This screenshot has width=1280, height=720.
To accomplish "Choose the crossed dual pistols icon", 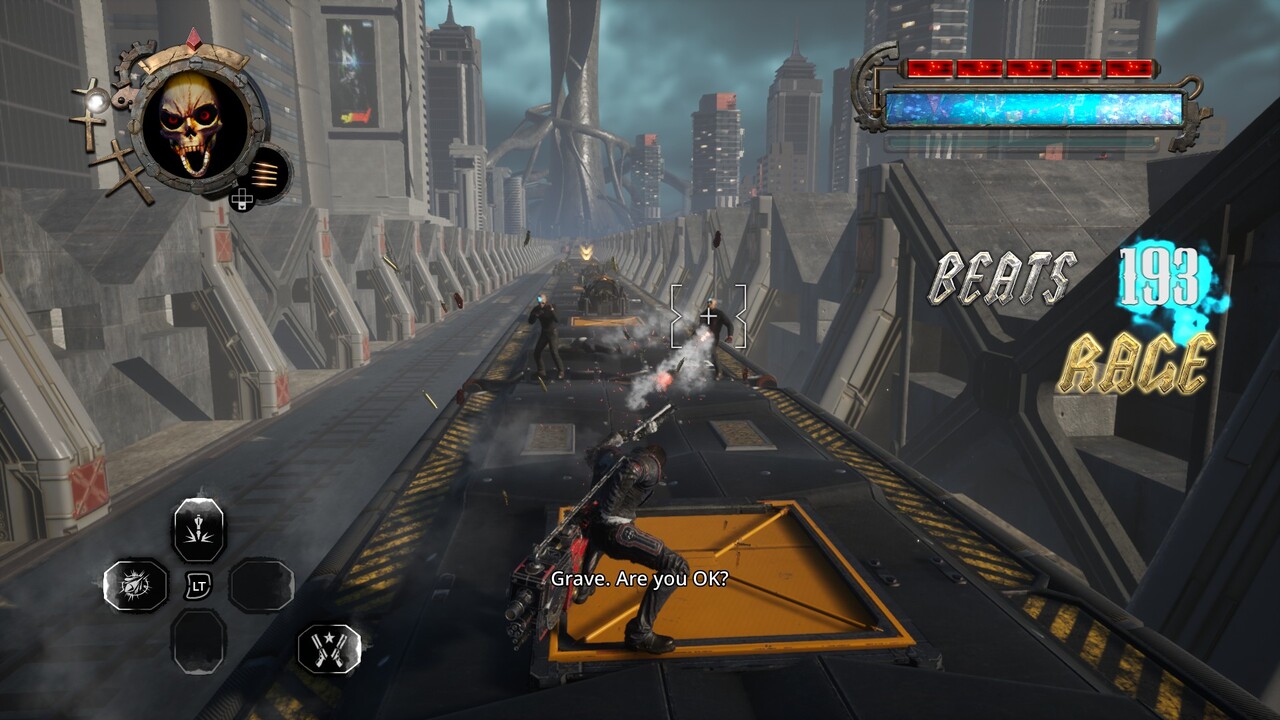I will 329,648.
